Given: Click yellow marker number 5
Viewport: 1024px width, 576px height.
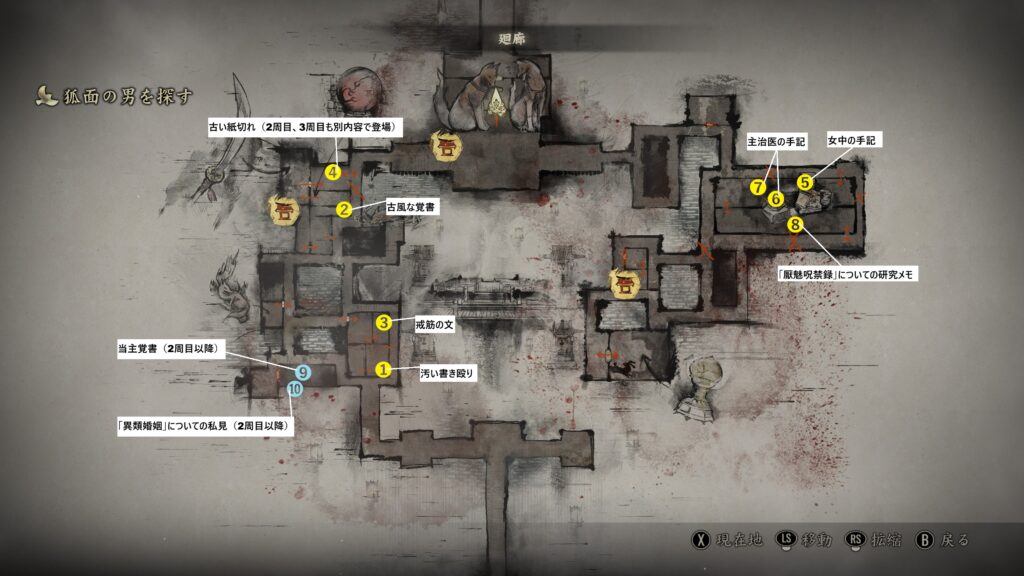Looking at the screenshot, I should tap(805, 182).
